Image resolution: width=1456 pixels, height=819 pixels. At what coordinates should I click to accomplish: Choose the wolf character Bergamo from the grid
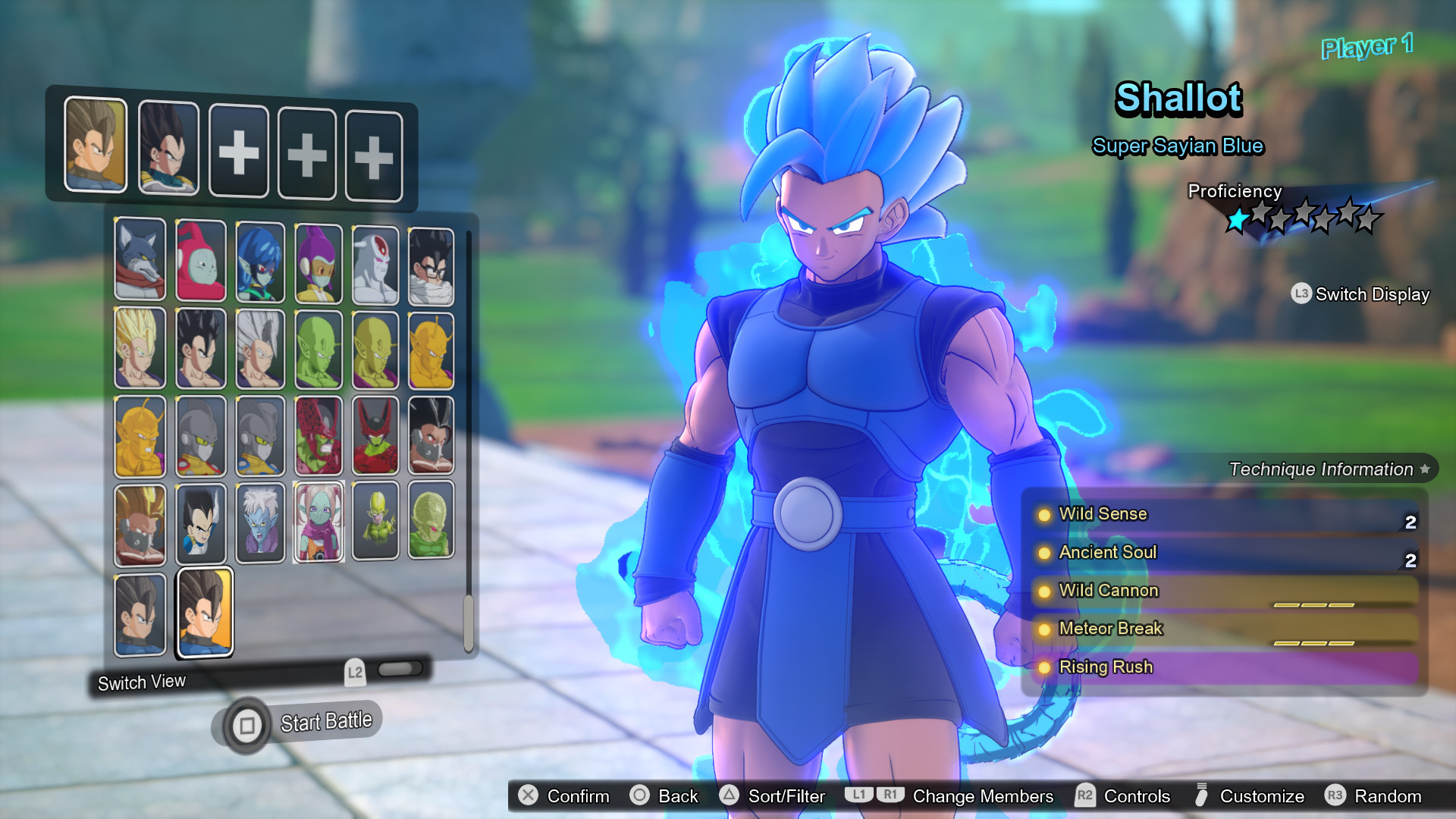tap(140, 262)
